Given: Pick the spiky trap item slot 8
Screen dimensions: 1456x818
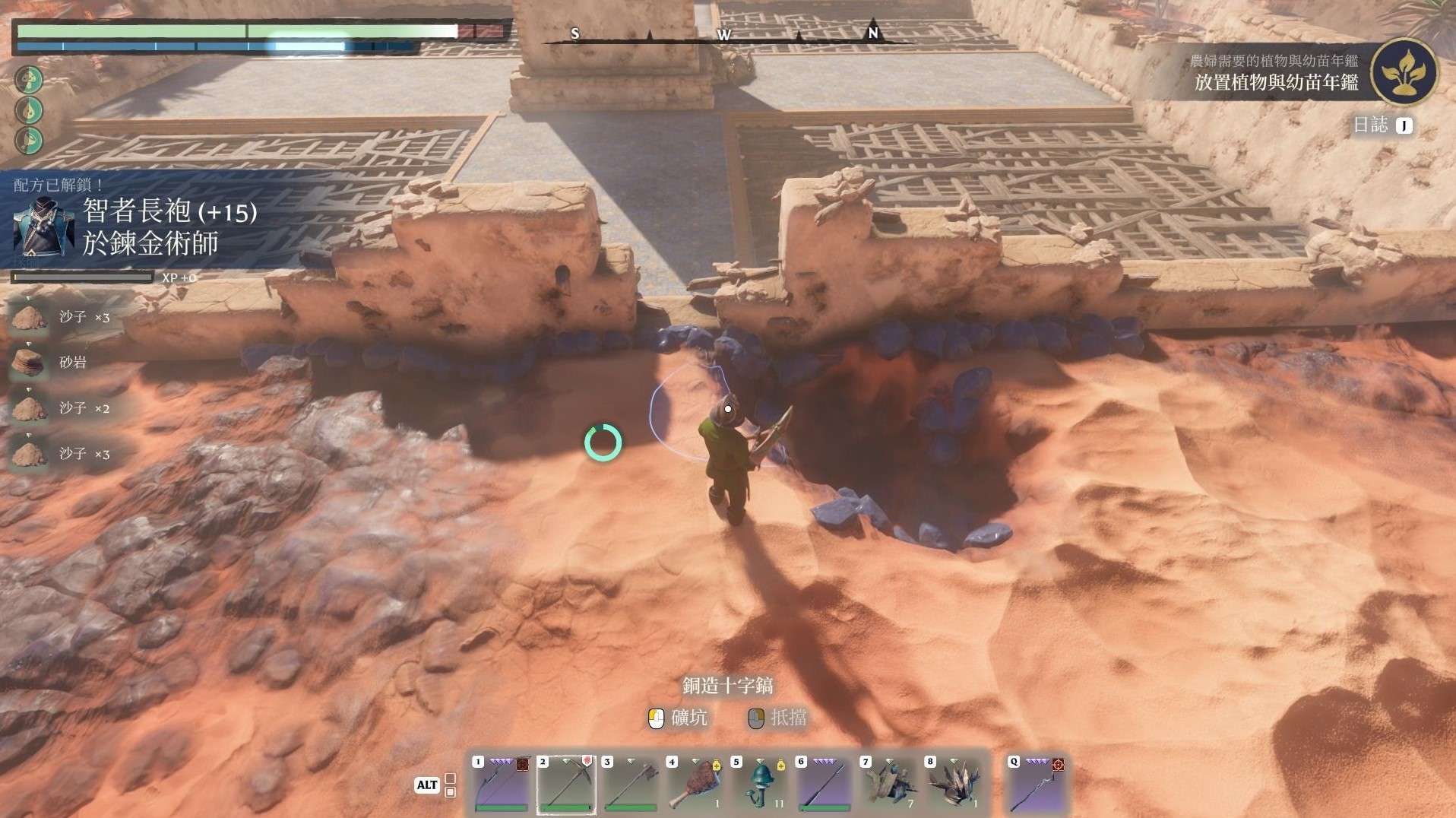Looking at the screenshot, I should point(953,785).
